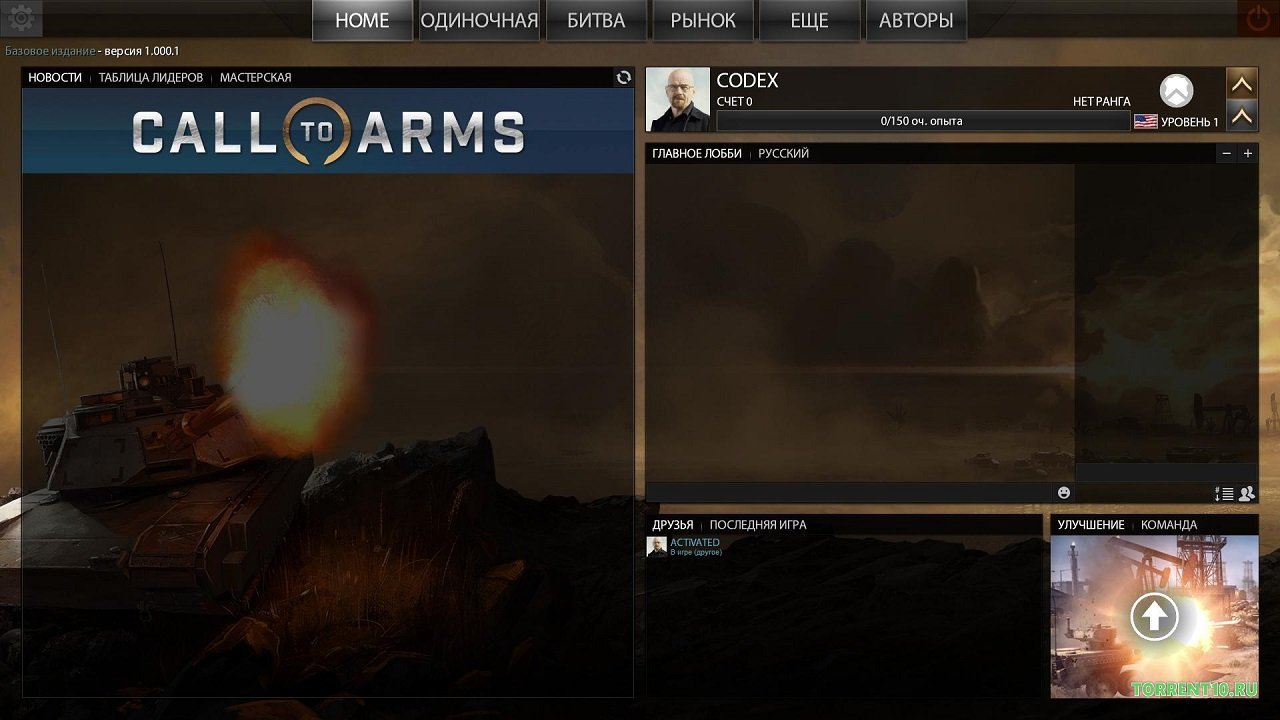Collapse the chat with the minus control
The height and width of the screenshot is (720, 1280).
pyautogui.click(x=1226, y=153)
